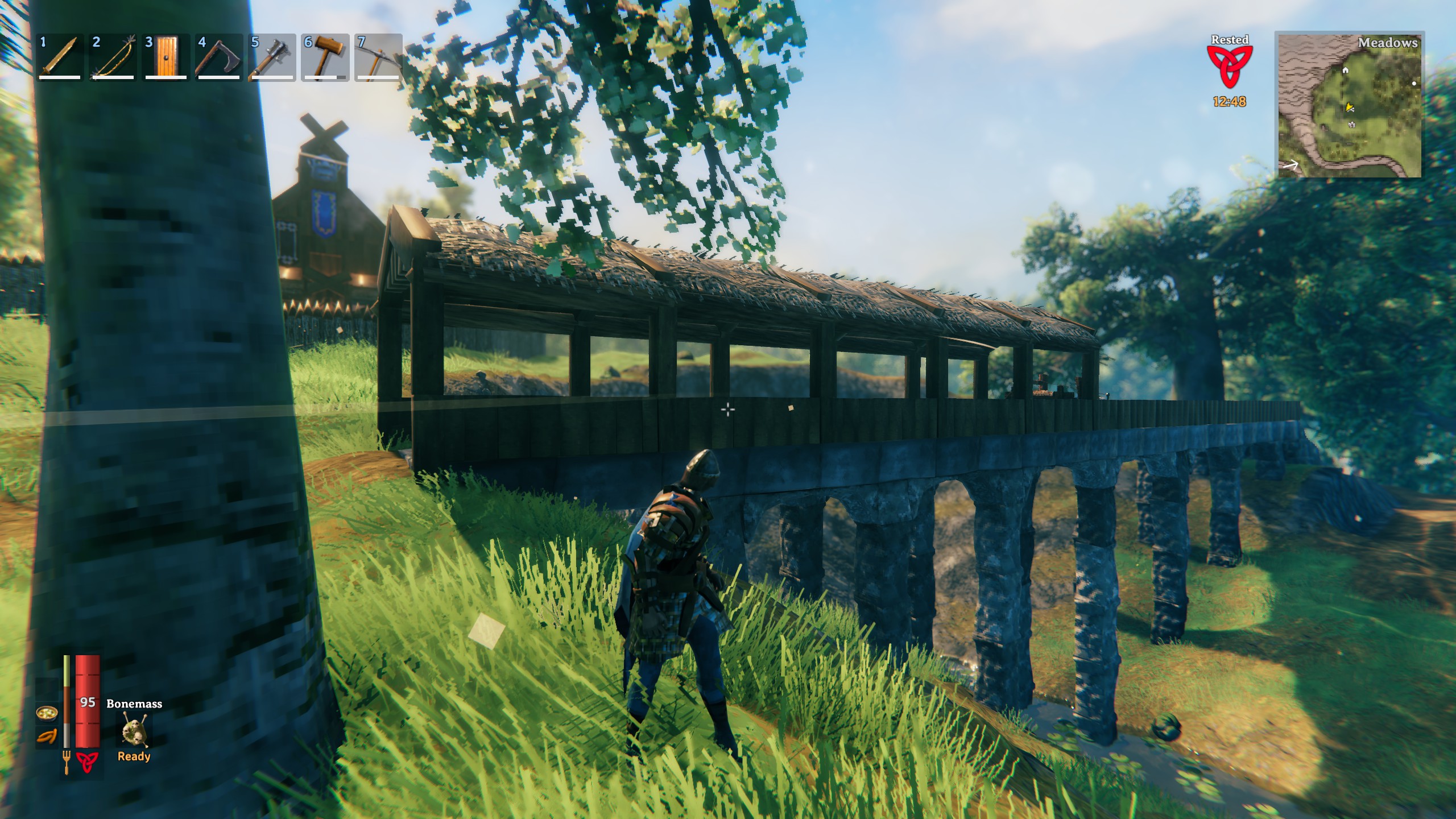Select the bronze sword in hotbar slot 1
1456x819 pixels.
60,57
